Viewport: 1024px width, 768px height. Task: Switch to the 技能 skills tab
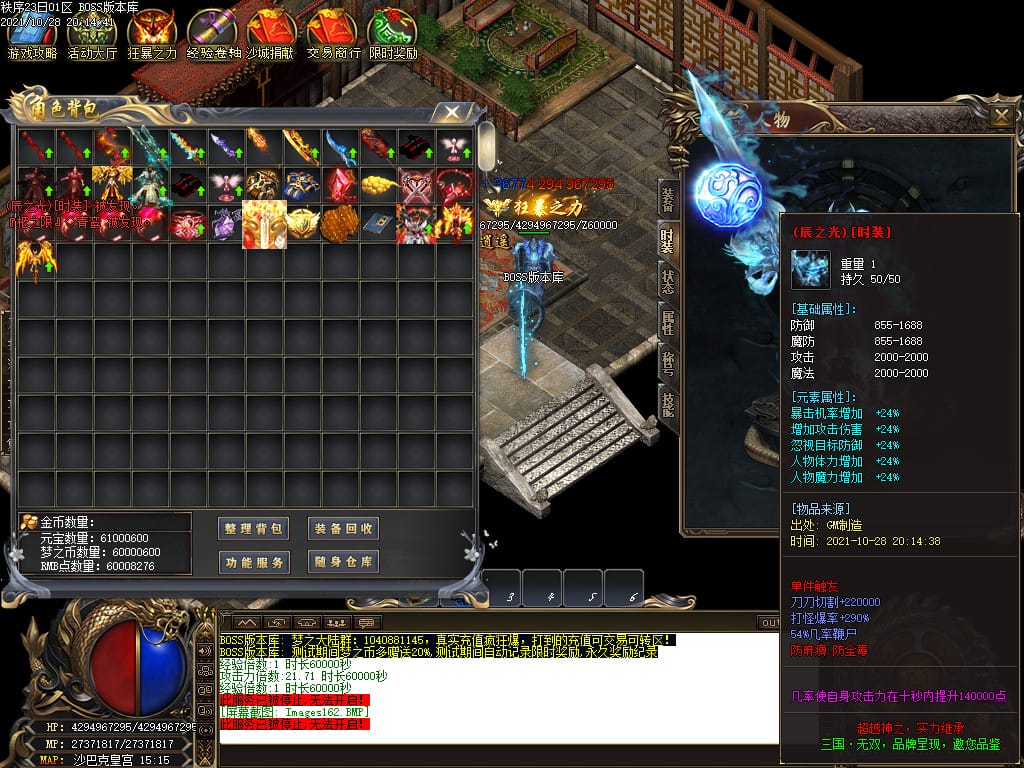[x=667, y=402]
